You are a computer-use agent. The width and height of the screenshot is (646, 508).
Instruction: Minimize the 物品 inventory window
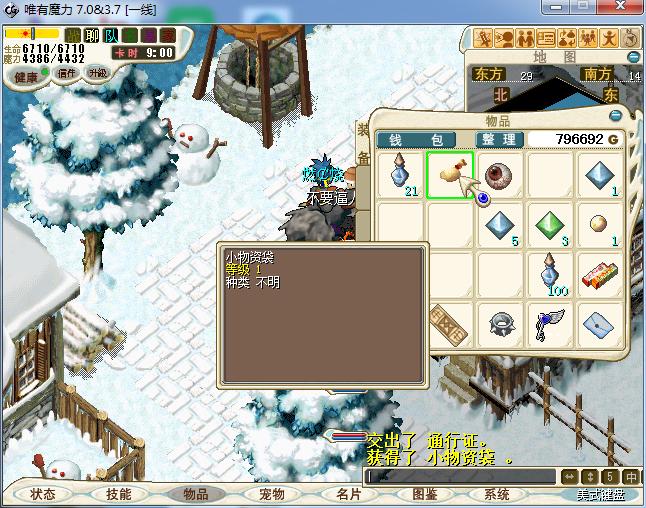[x=617, y=115]
